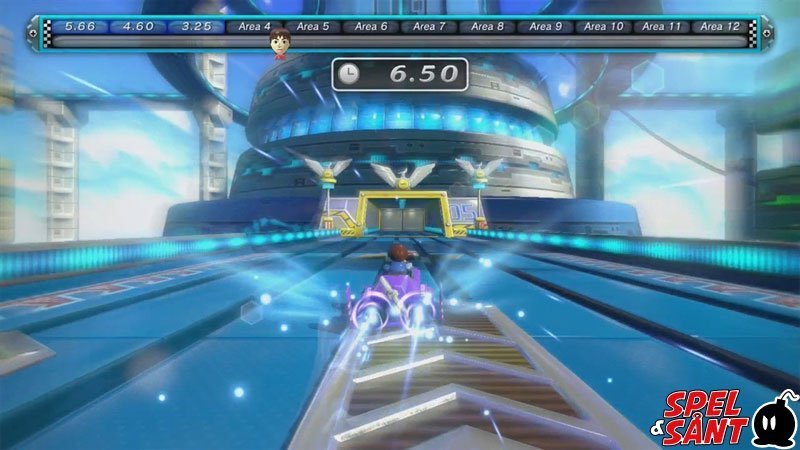Click the Area 5 segment
This screenshot has width=800, height=450.
point(313,26)
